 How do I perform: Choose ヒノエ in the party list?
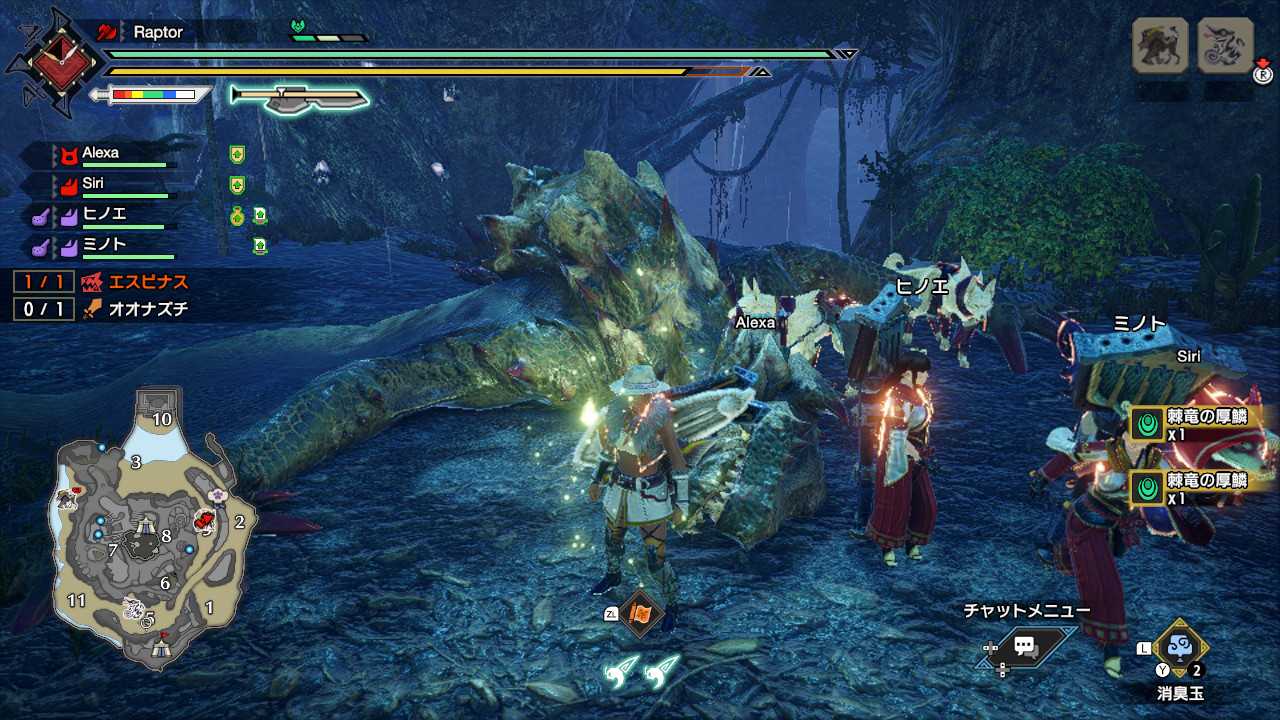104,214
